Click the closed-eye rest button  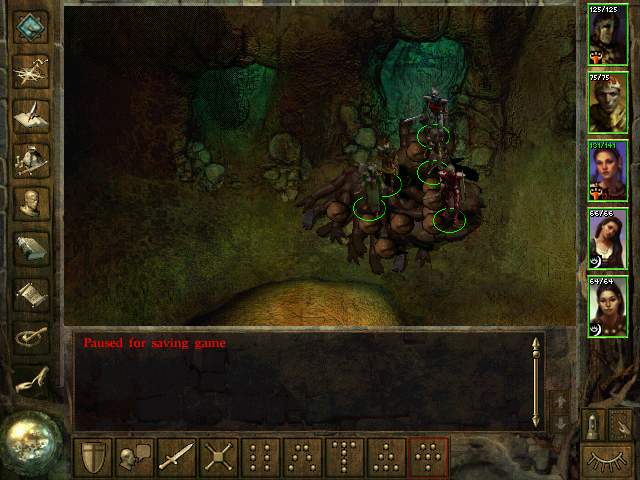[608, 462]
